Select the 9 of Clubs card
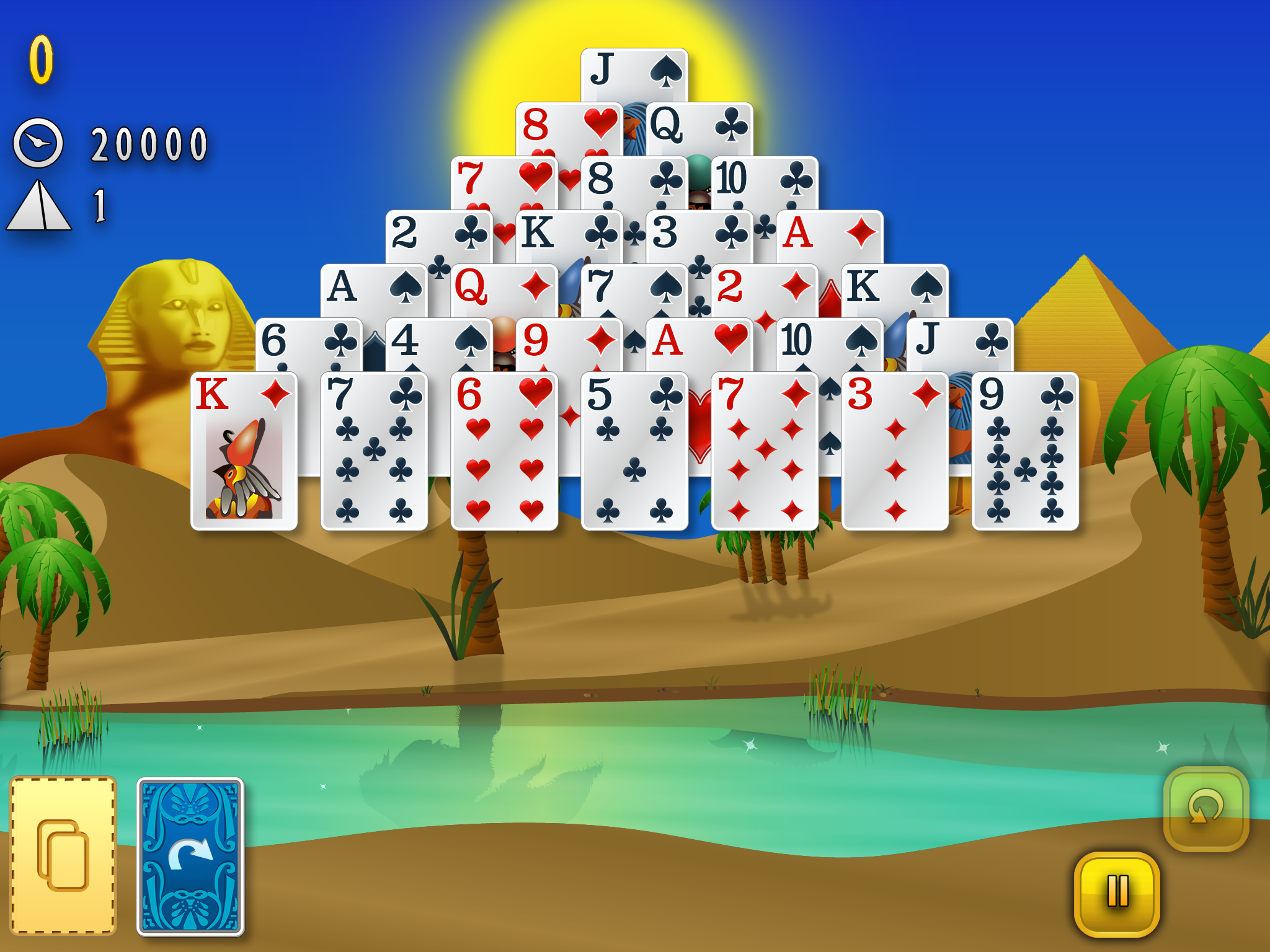This screenshot has width=1270, height=952. [1025, 451]
